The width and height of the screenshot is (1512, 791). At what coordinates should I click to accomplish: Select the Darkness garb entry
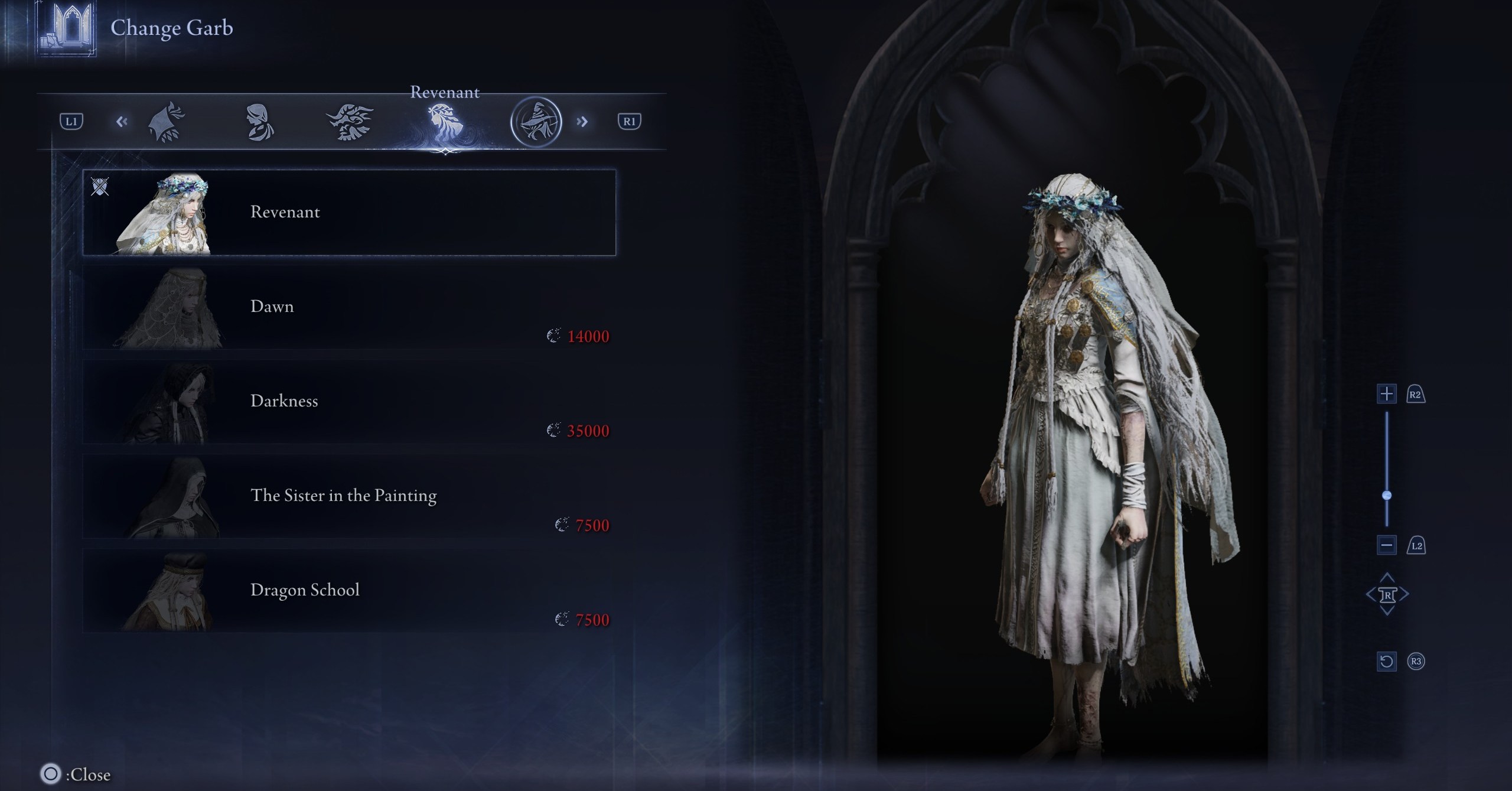pyautogui.click(x=348, y=402)
